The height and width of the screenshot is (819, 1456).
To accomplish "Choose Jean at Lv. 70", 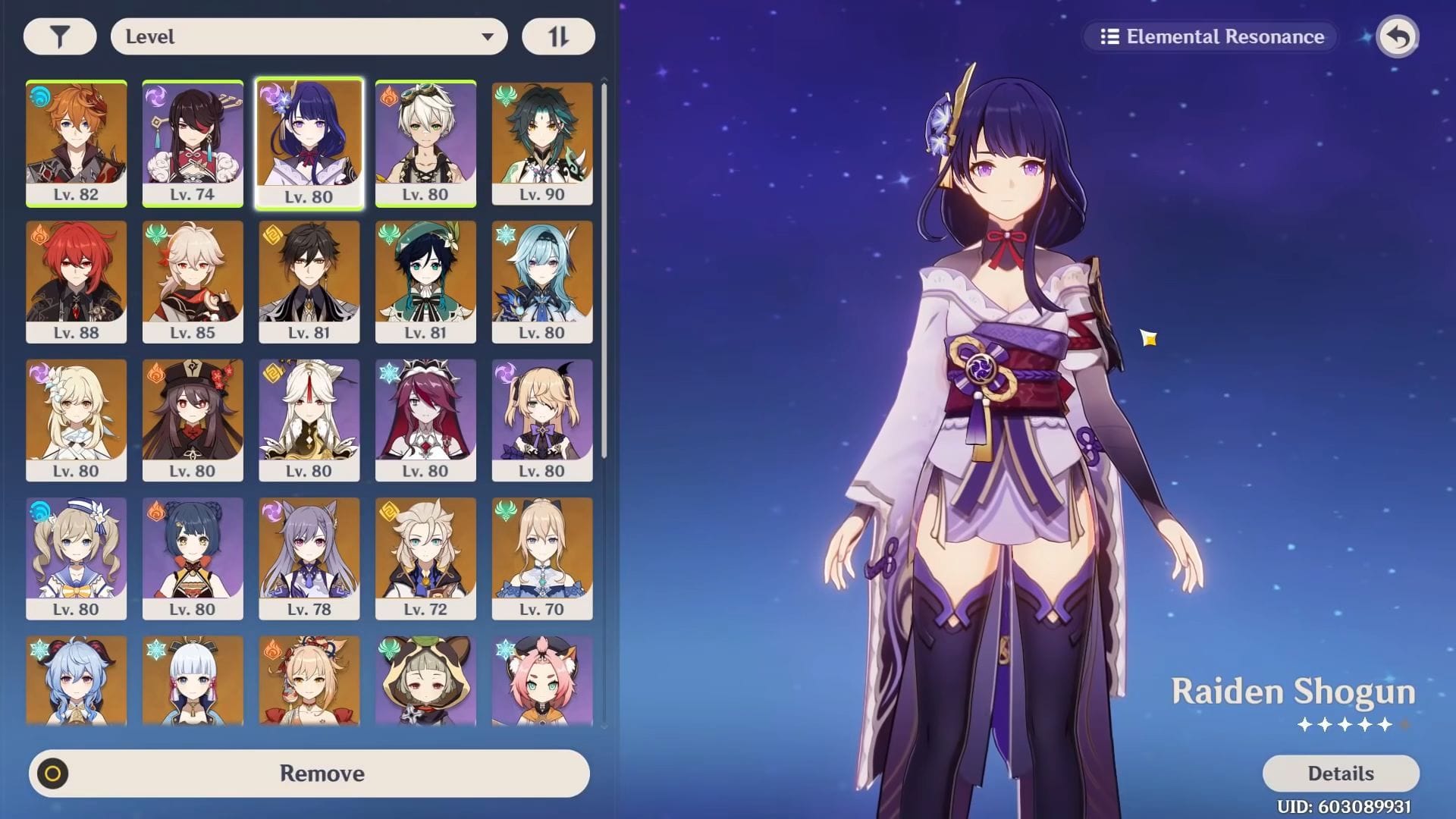I will click(x=542, y=558).
